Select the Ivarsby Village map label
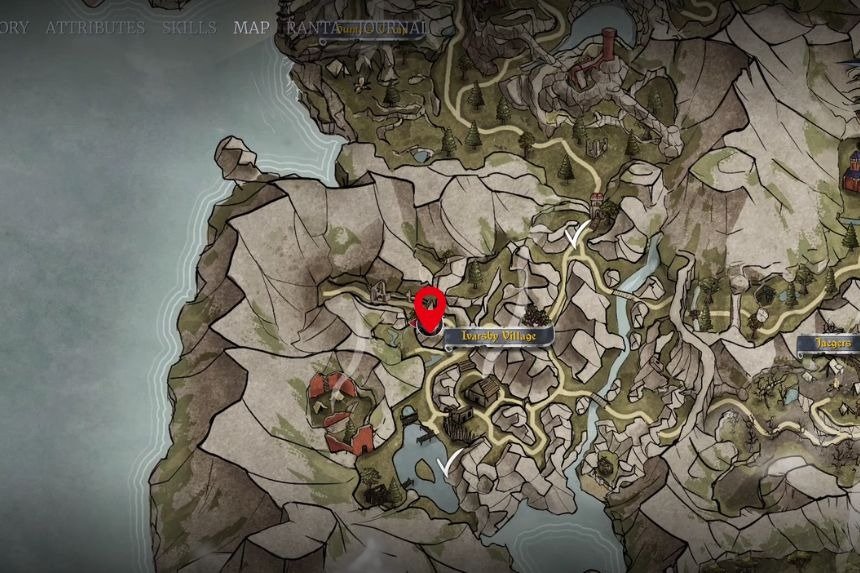 coord(498,337)
